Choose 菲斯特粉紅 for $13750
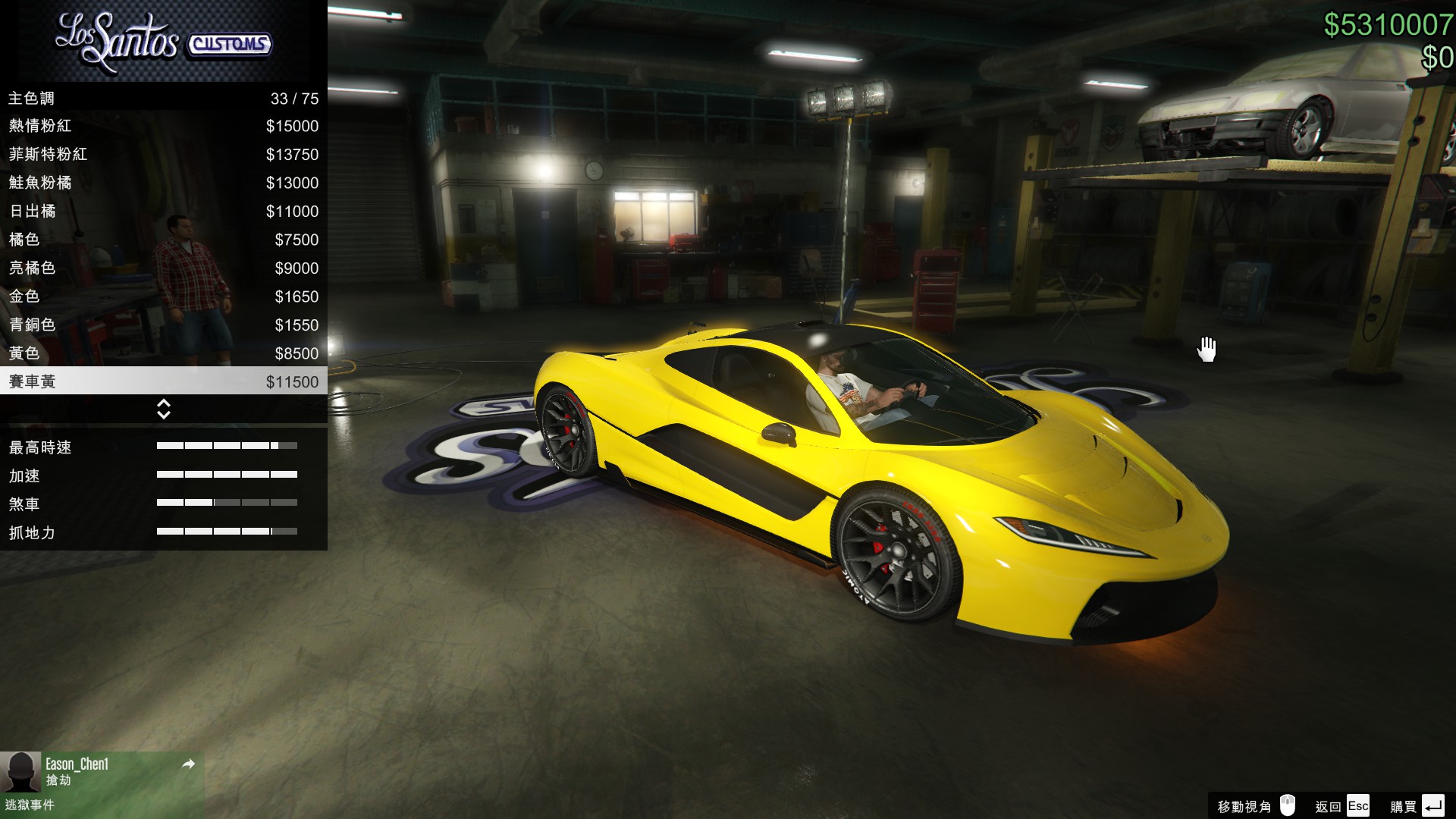This screenshot has width=1456, height=819. pos(163,155)
